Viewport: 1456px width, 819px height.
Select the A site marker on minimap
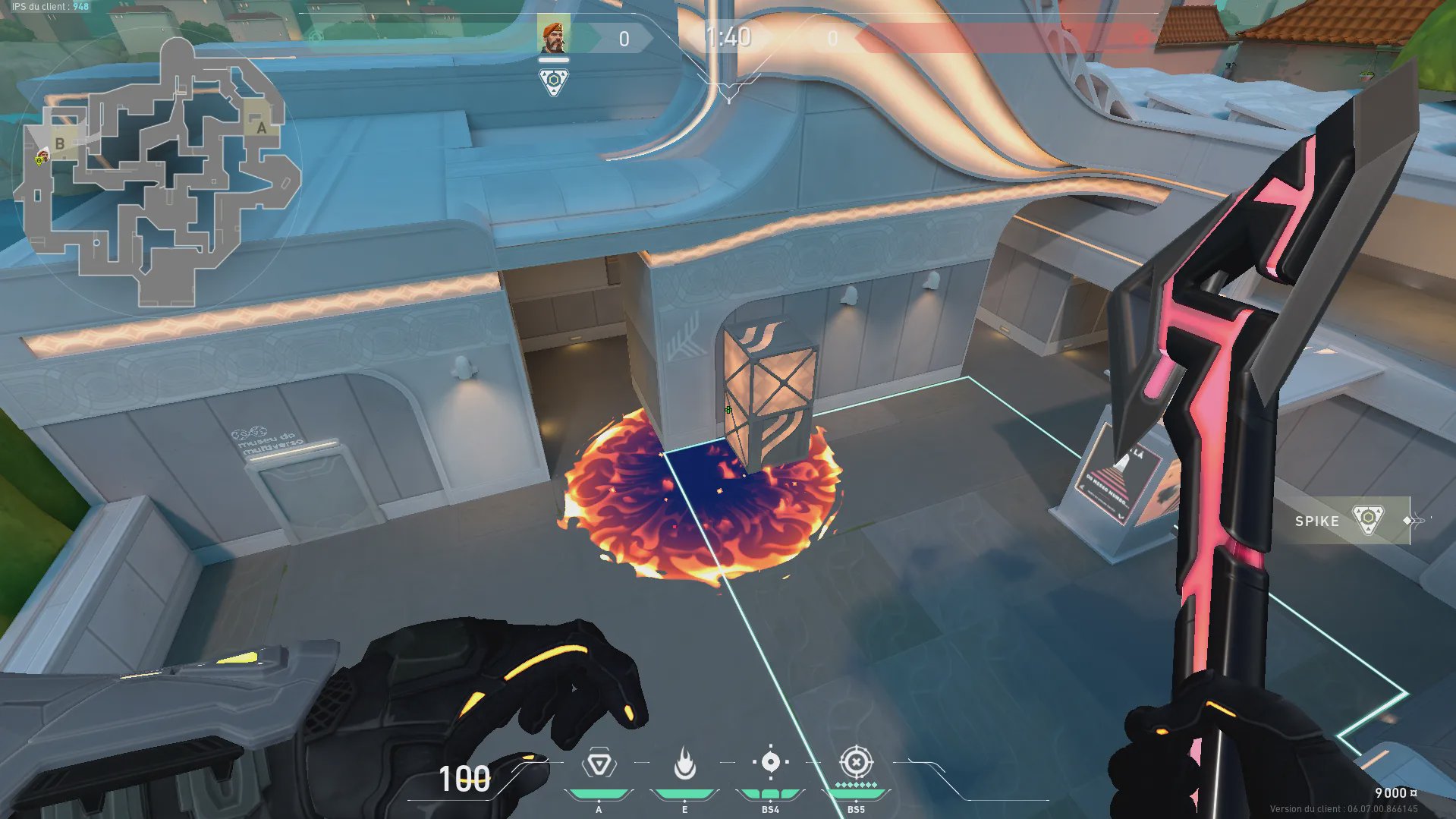click(x=262, y=128)
